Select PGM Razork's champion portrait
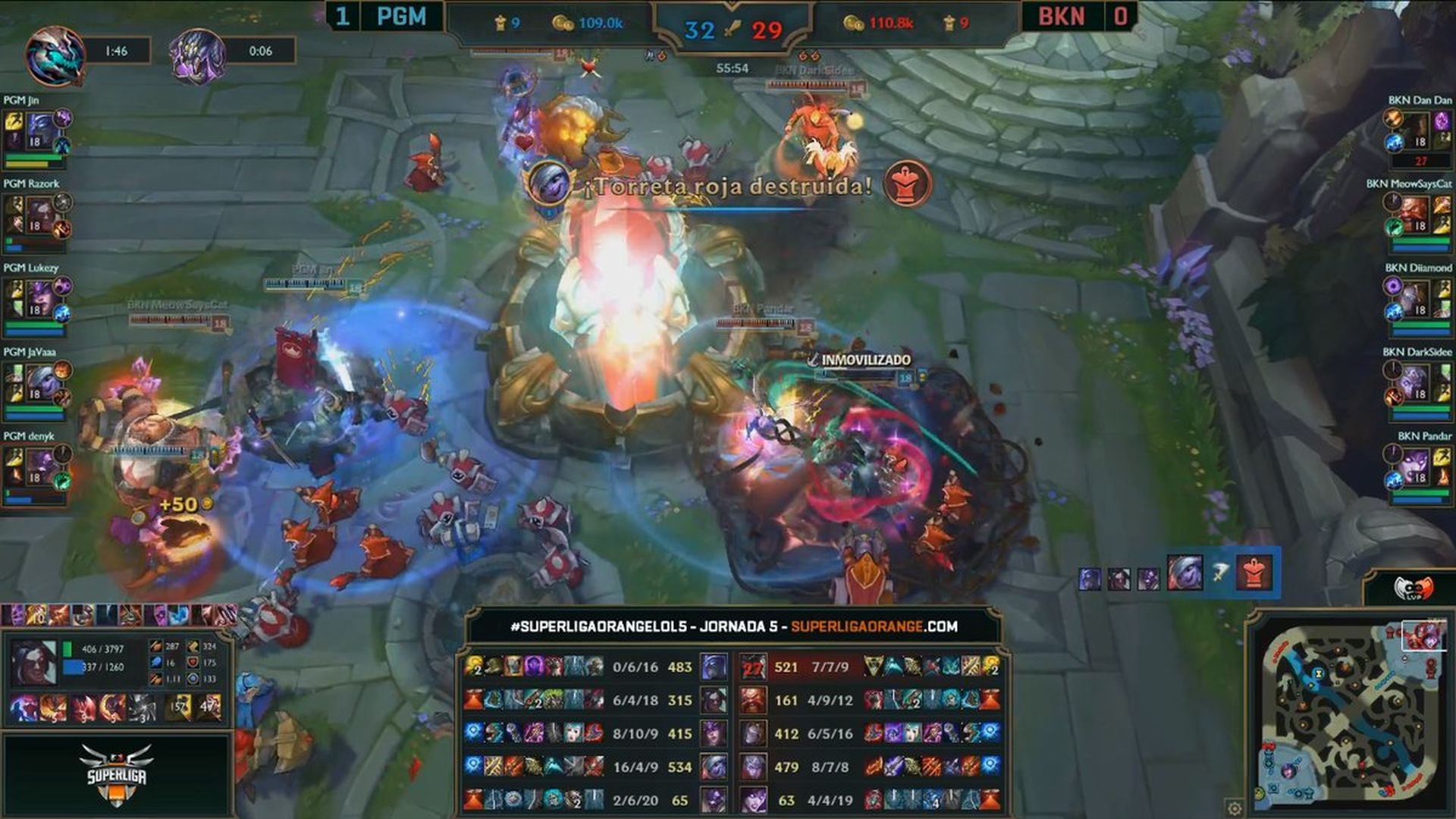 point(39,215)
